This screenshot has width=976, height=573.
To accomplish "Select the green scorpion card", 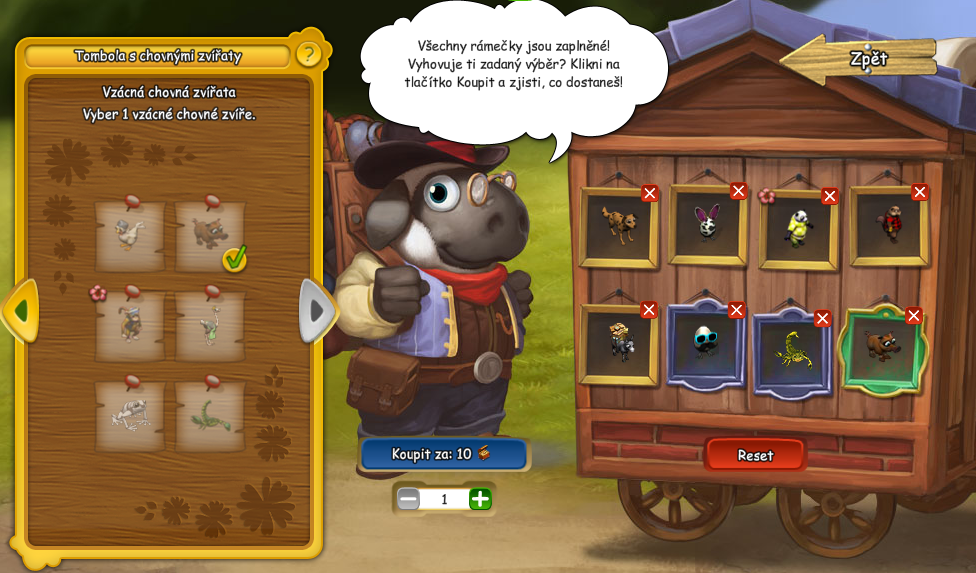I will coord(210,413).
